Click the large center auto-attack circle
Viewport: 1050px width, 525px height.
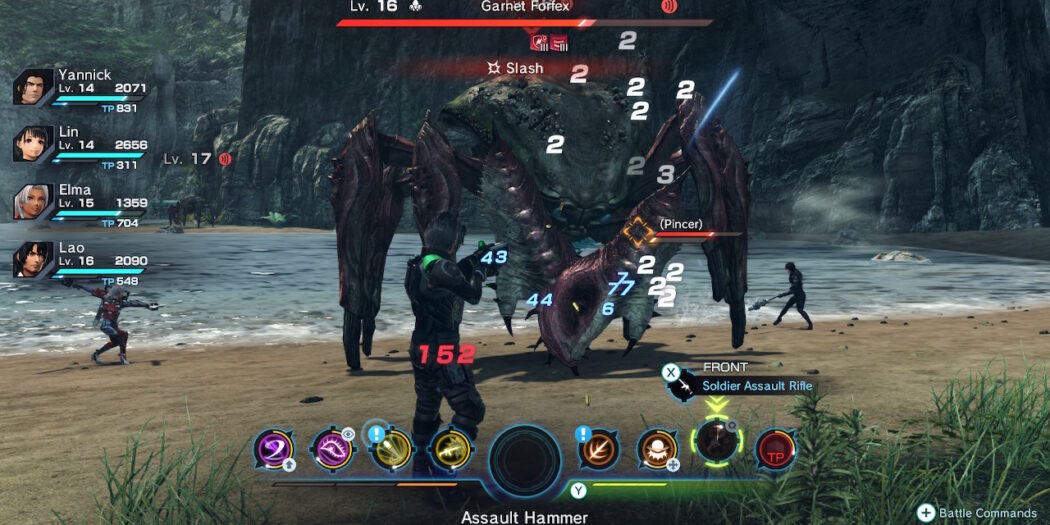click(524, 461)
